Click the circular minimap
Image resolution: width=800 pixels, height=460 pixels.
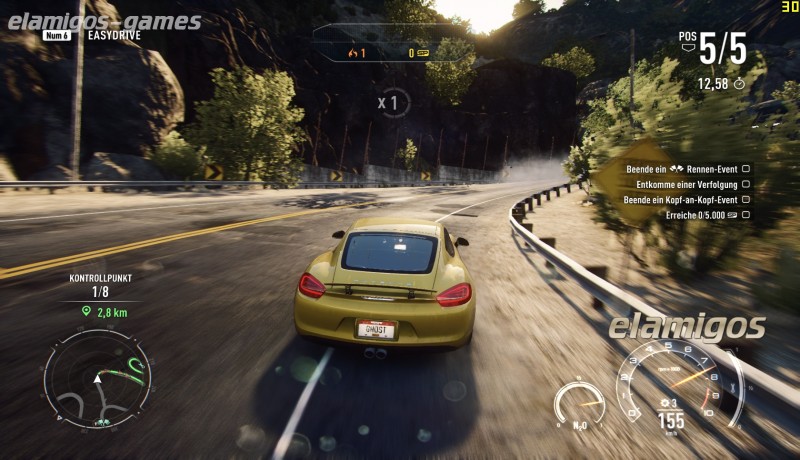pyautogui.click(x=97, y=378)
